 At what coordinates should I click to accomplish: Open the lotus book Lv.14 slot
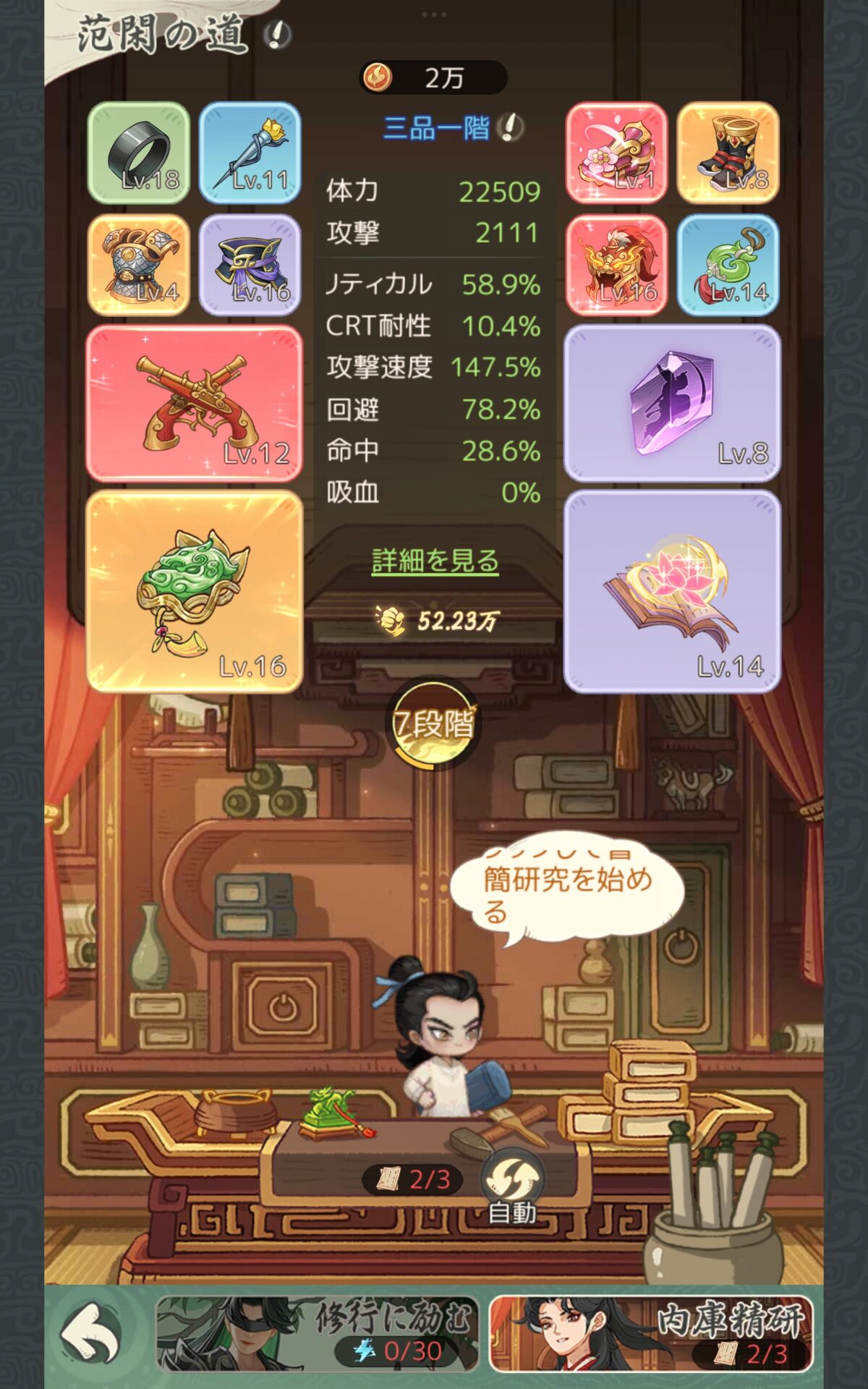click(672, 591)
